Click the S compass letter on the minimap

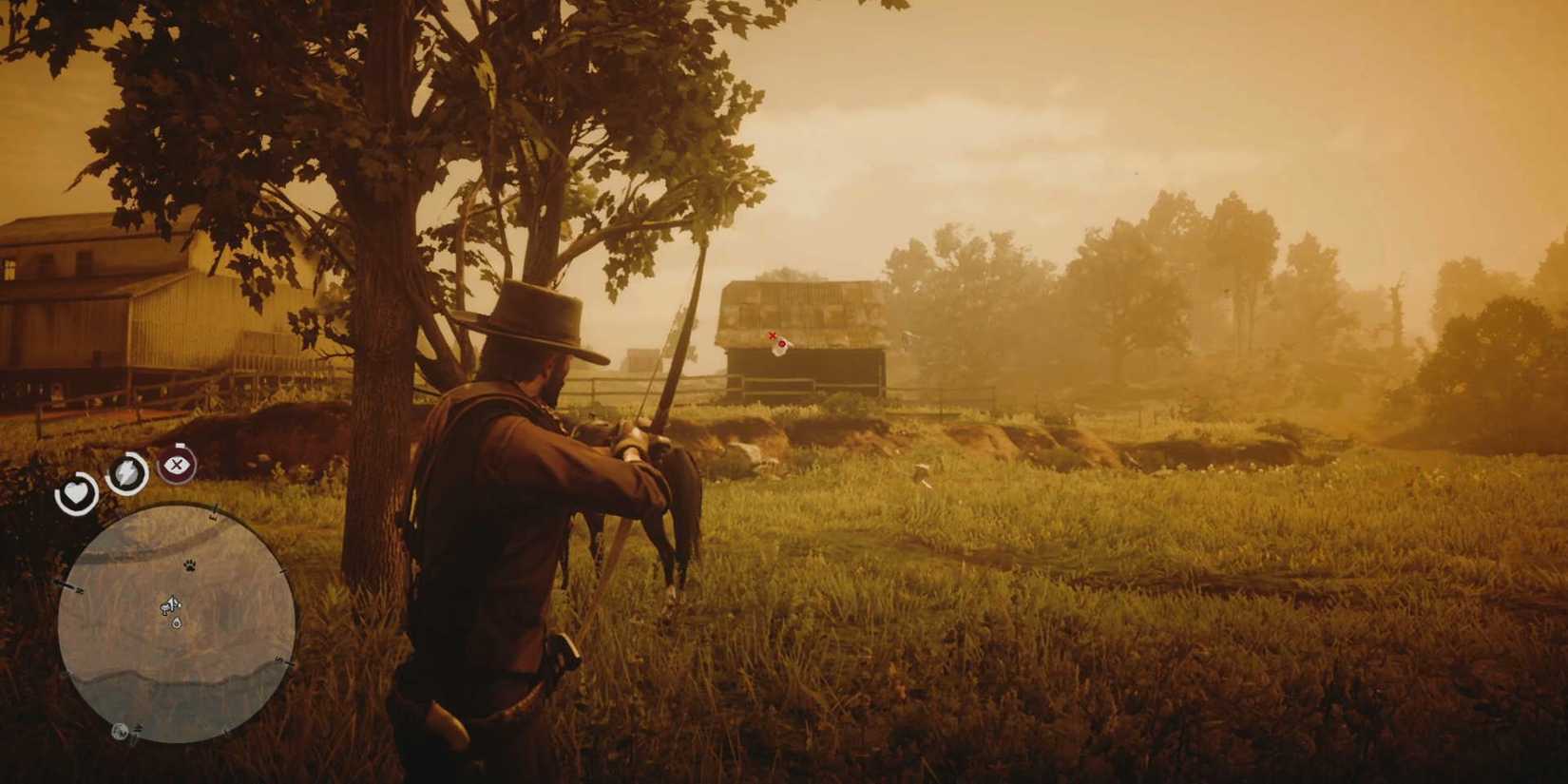tap(277, 658)
